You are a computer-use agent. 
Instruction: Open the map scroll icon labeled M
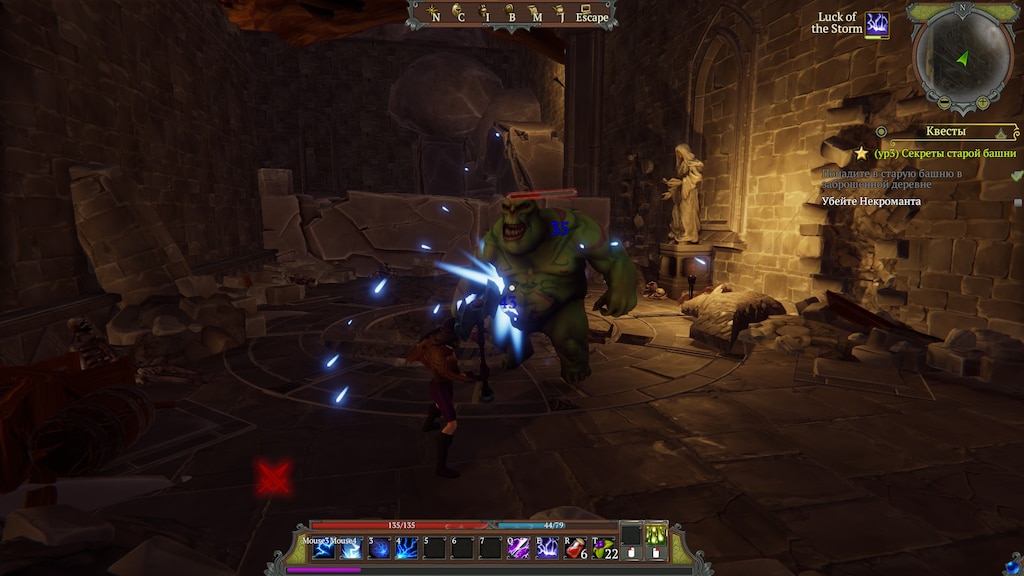click(537, 13)
